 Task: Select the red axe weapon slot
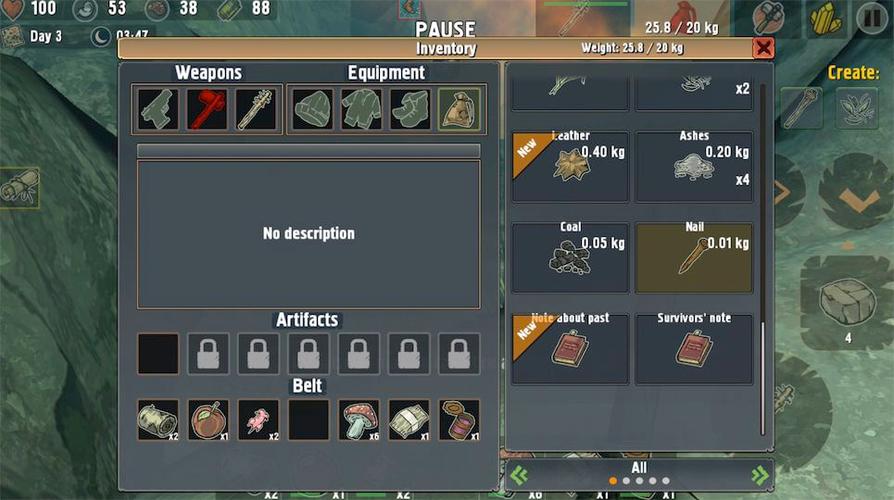(x=207, y=109)
